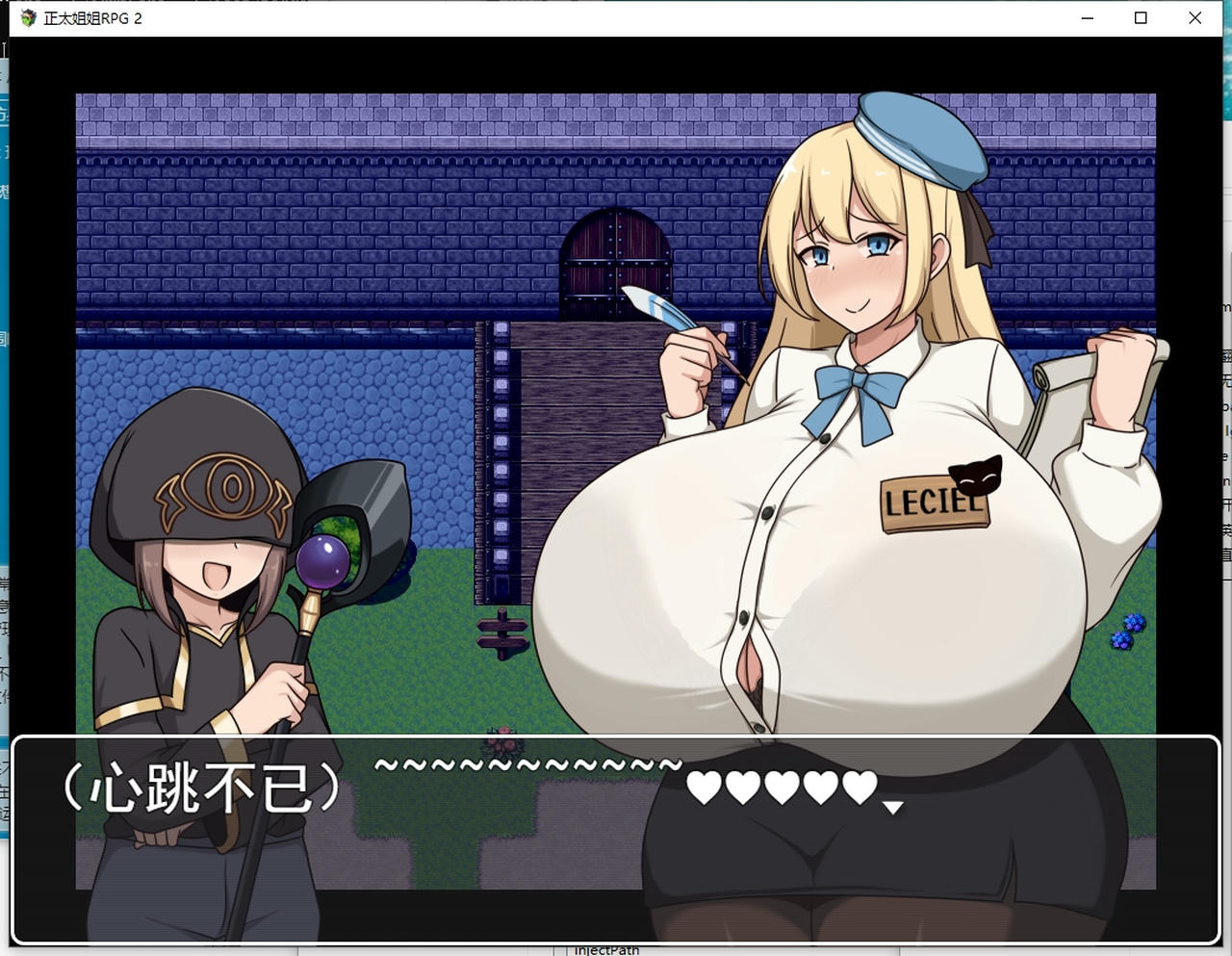Click the game icon in the title bar
This screenshot has height=956, width=1232.
click(27, 17)
